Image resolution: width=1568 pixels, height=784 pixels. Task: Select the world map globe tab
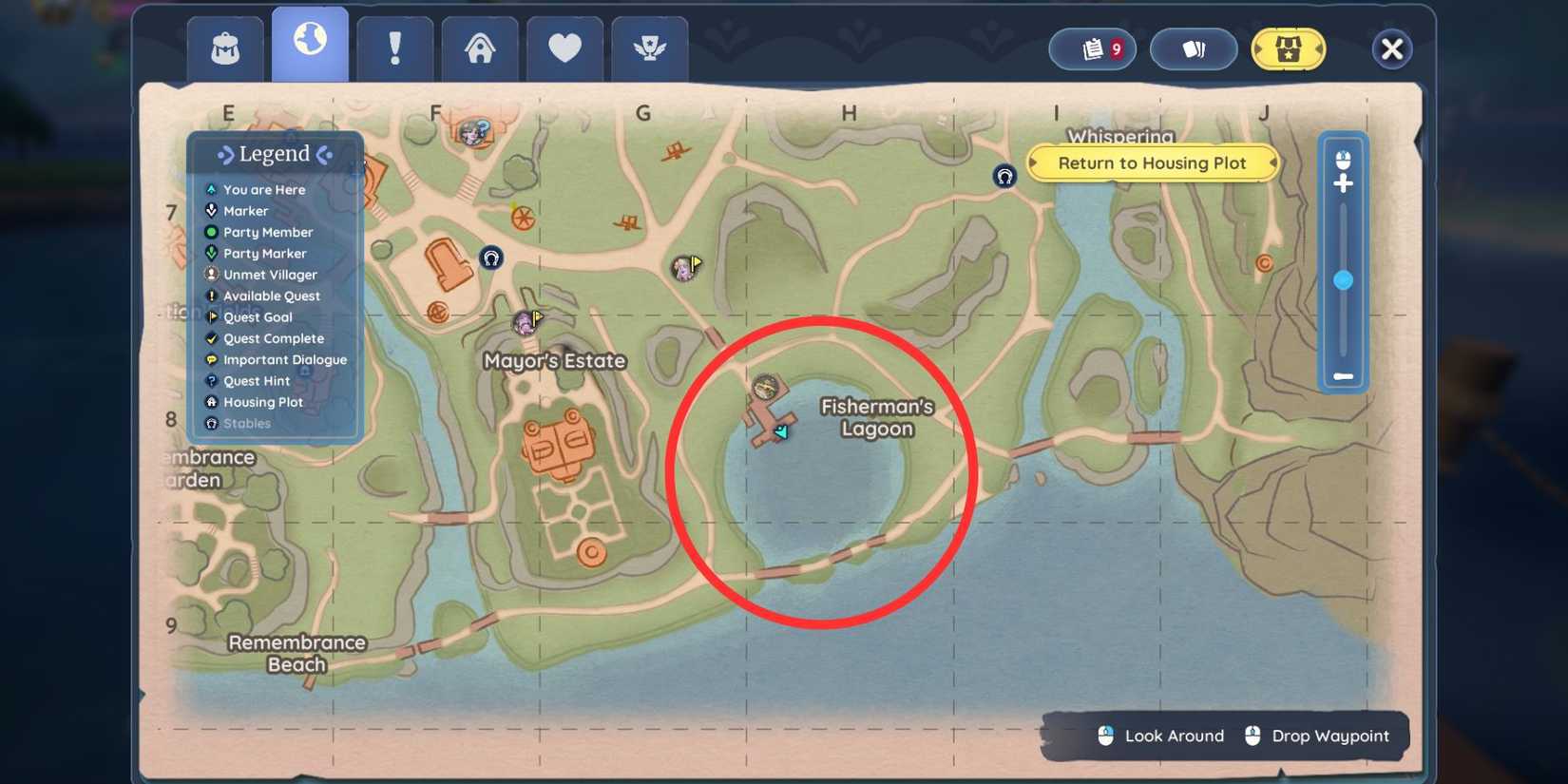point(310,48)
